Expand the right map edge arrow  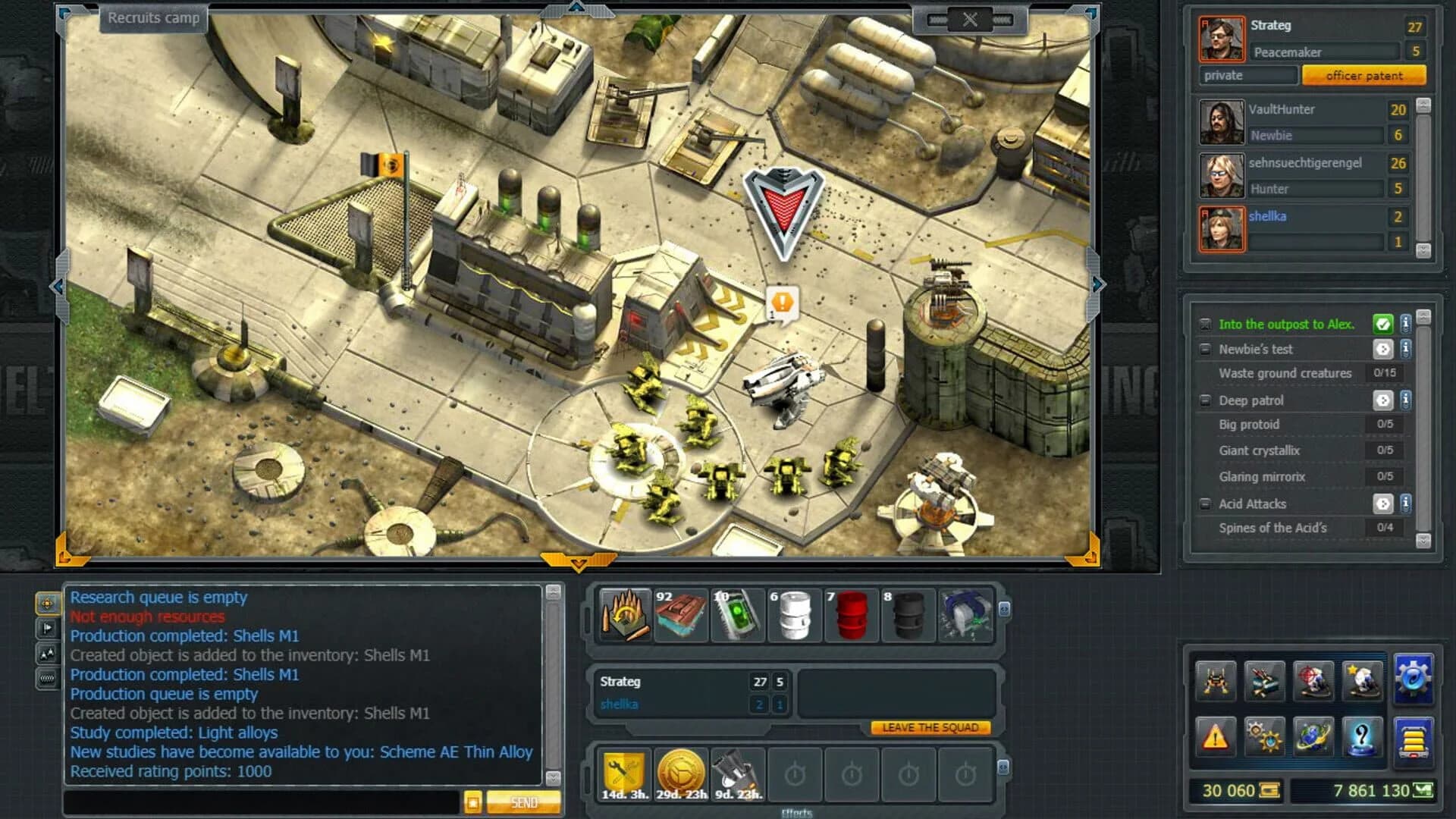point(1097,285)
